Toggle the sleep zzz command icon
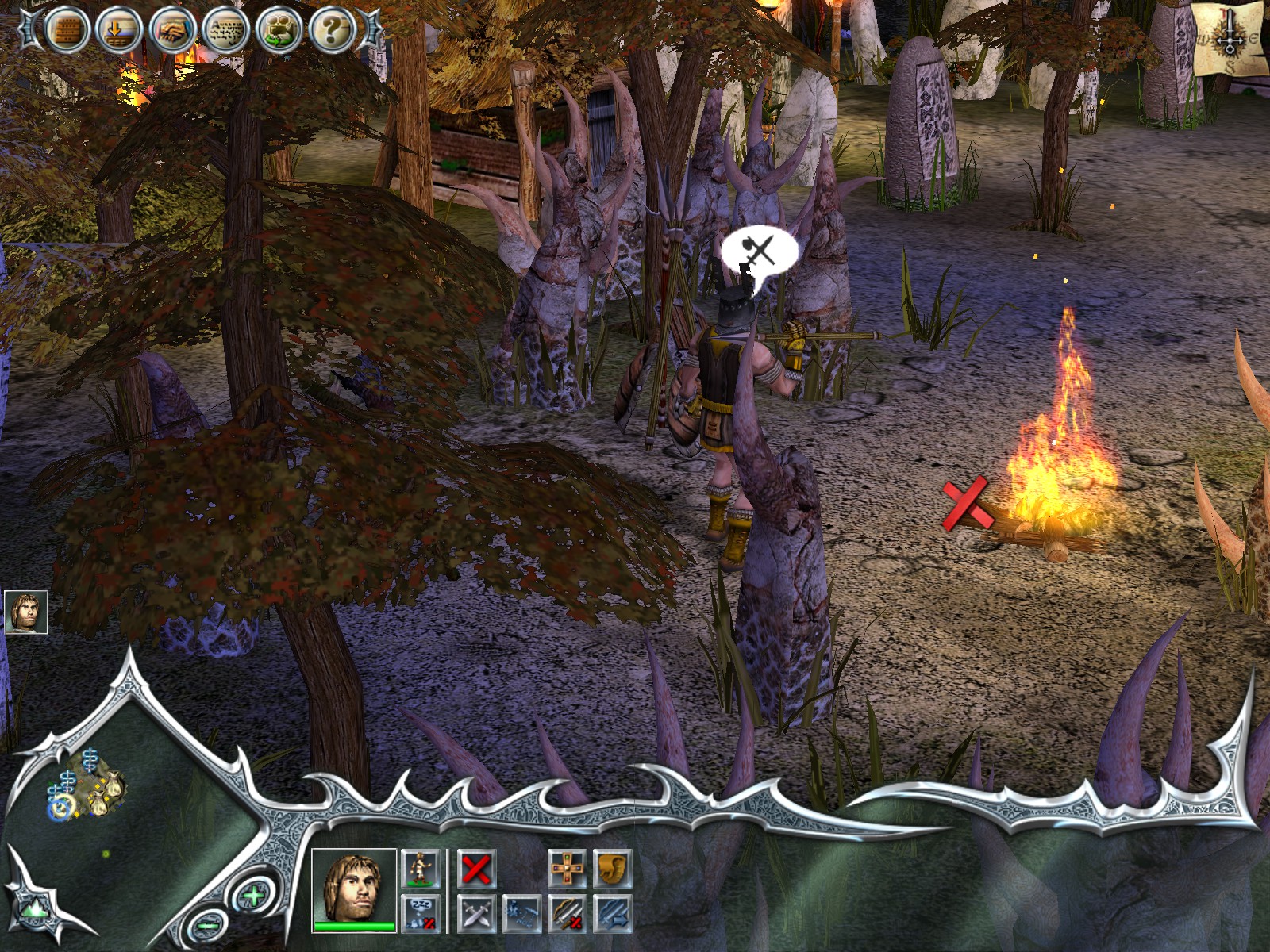 [x=421, y=912]
